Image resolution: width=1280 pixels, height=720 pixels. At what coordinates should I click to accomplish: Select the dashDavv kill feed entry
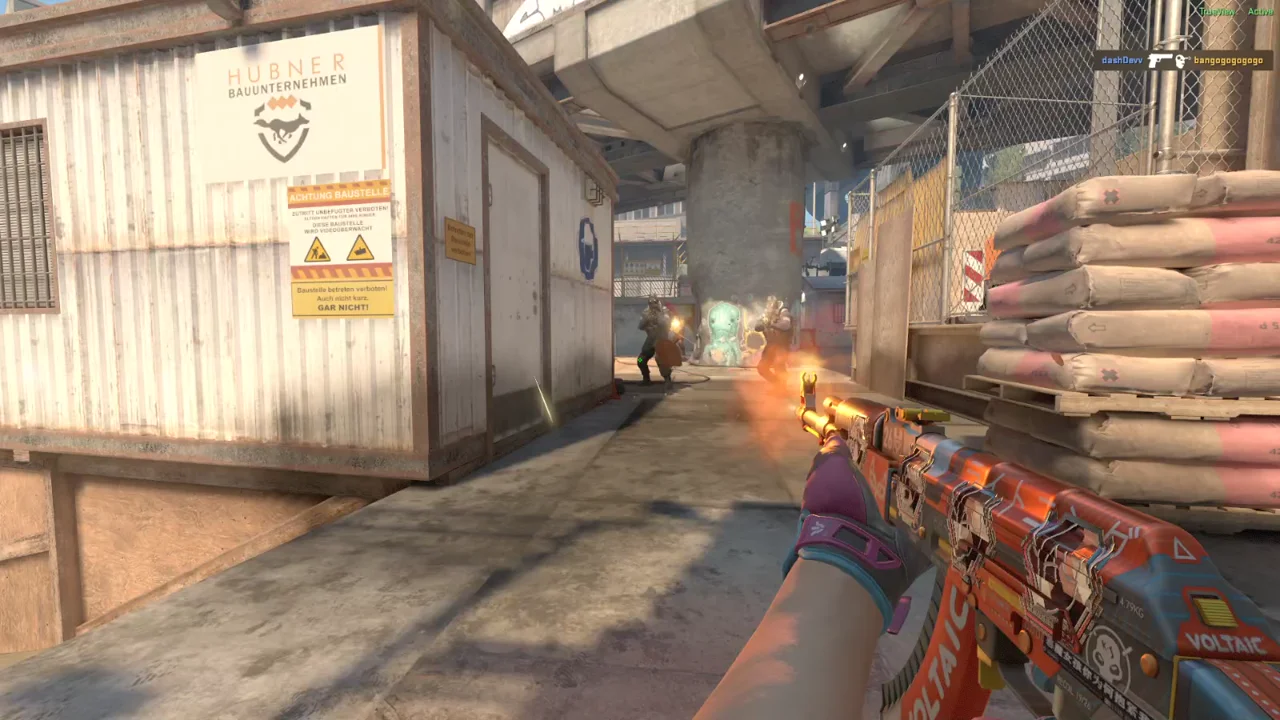coord(1122,61)
